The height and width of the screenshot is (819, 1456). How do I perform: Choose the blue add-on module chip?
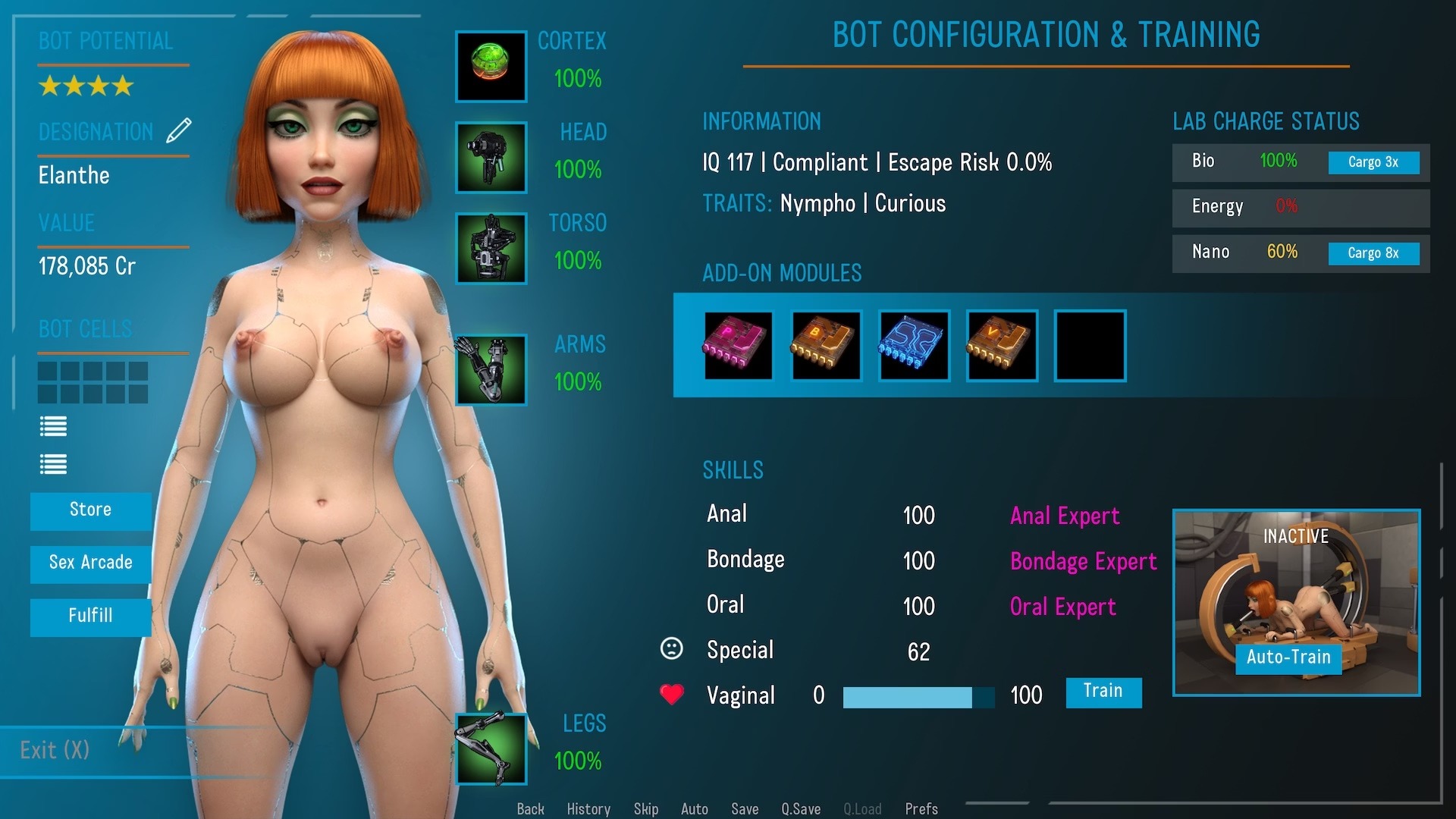tap(914, 345)
